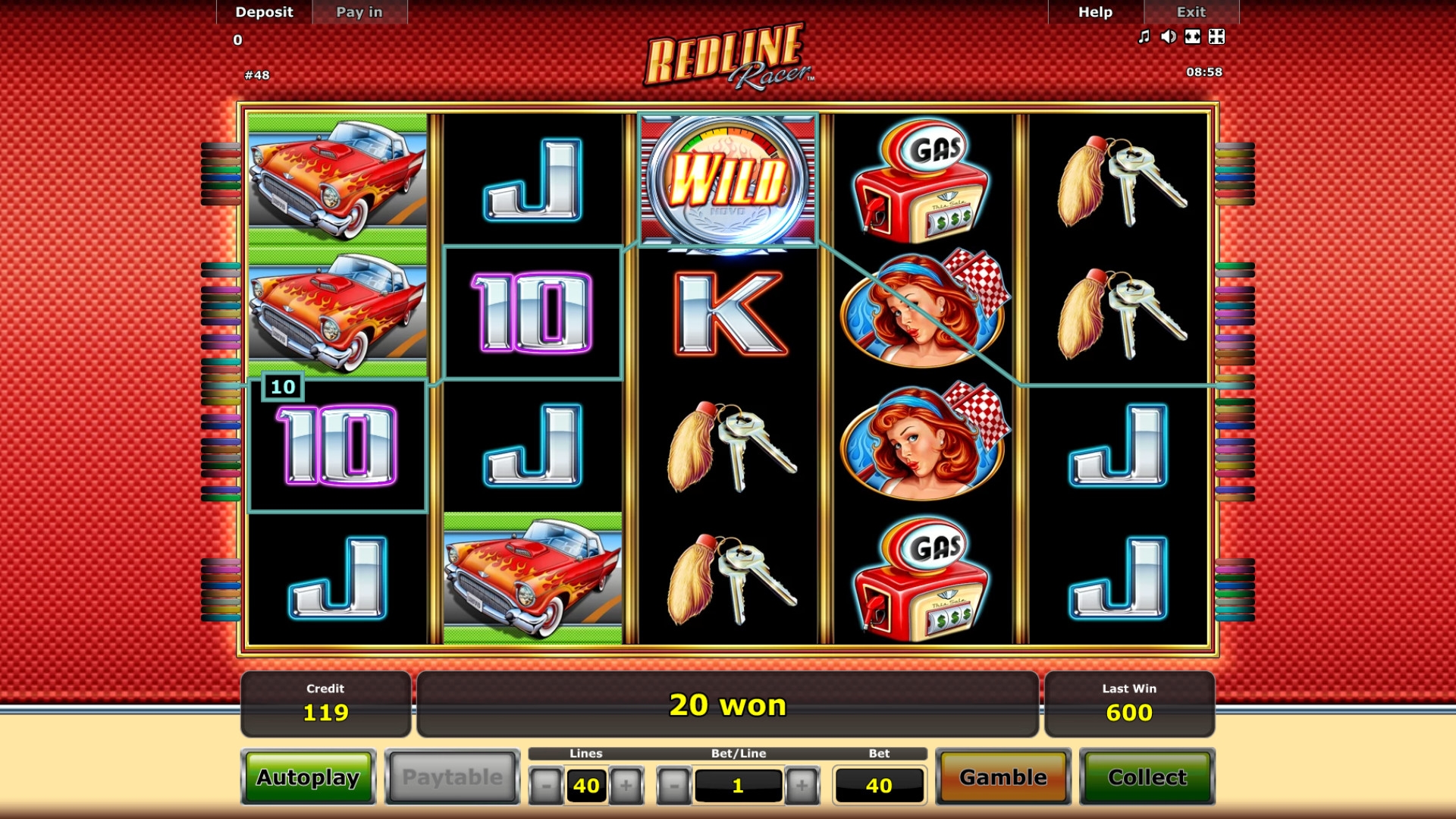Toggle the speaker sound icon
1456x819 pixels.
[x=1169, y=36]
